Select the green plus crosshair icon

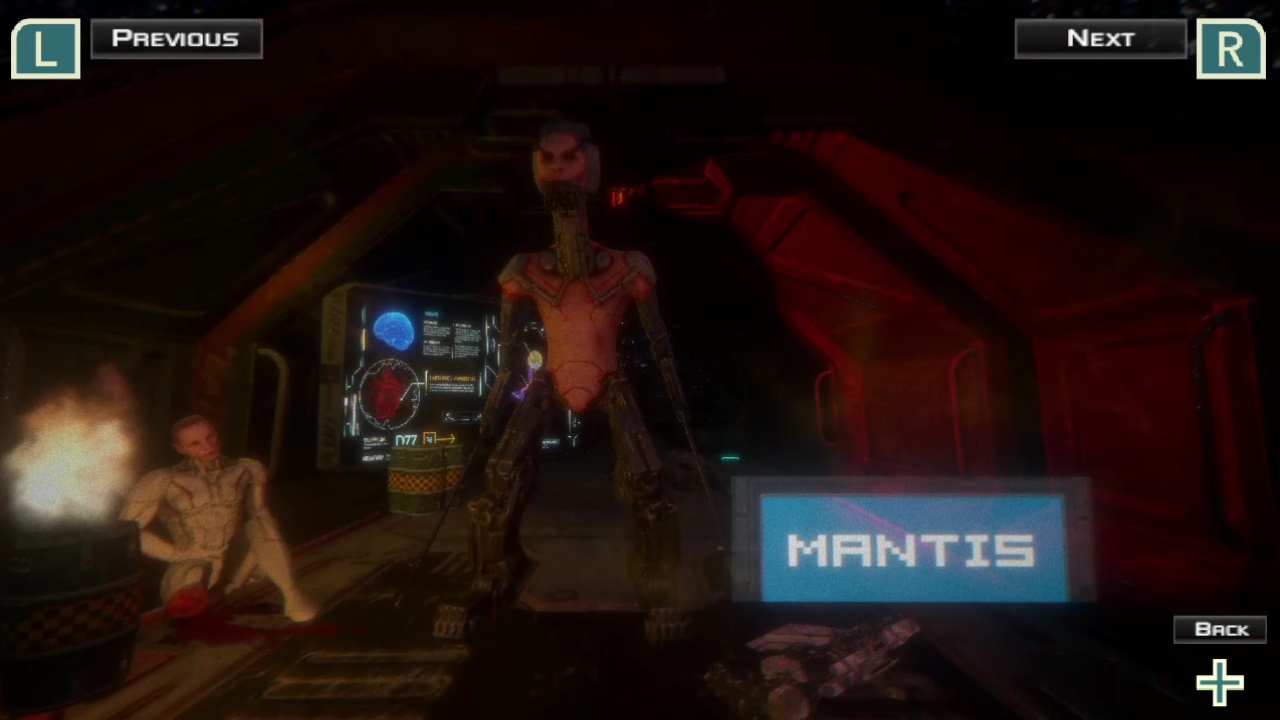pos(1219,682)
